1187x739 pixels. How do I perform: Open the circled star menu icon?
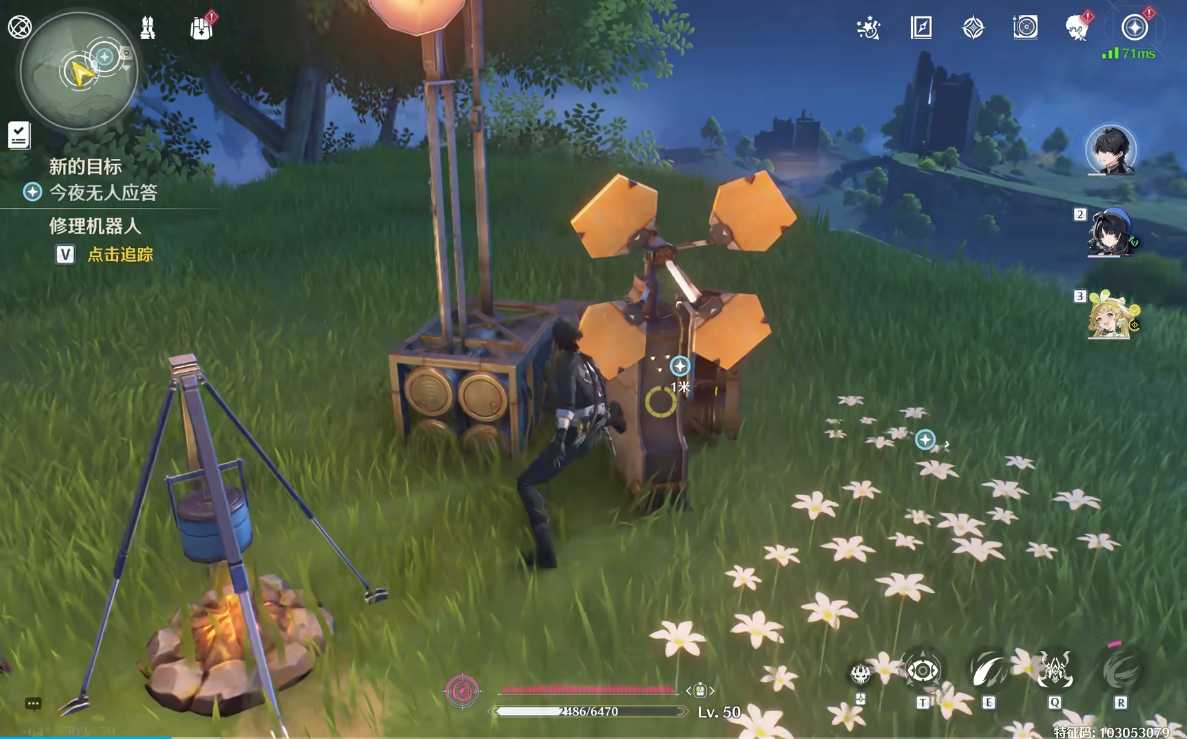[1134, 28]
